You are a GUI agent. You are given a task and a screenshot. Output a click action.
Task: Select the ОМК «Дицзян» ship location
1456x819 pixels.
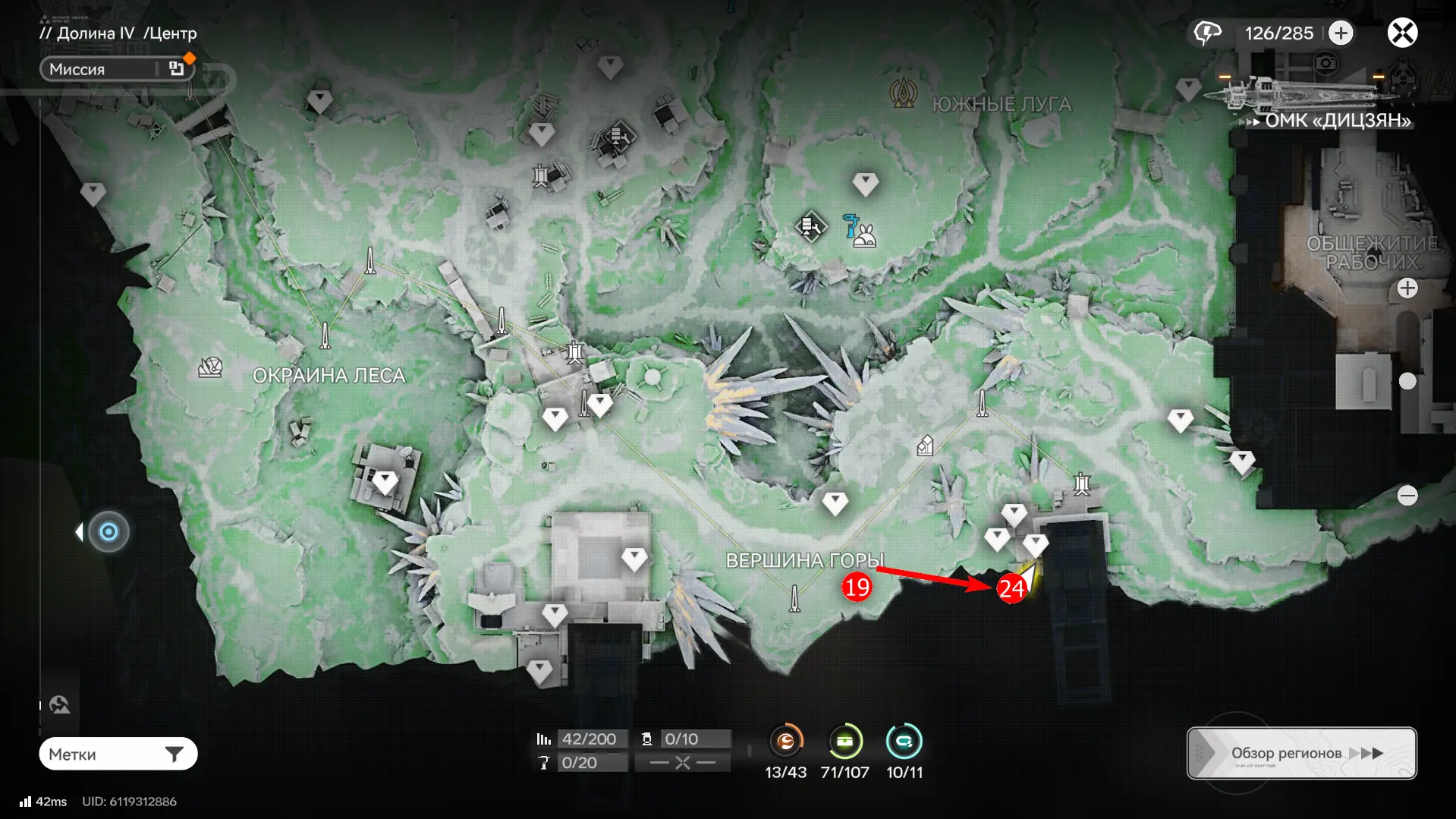(1337, 120)
